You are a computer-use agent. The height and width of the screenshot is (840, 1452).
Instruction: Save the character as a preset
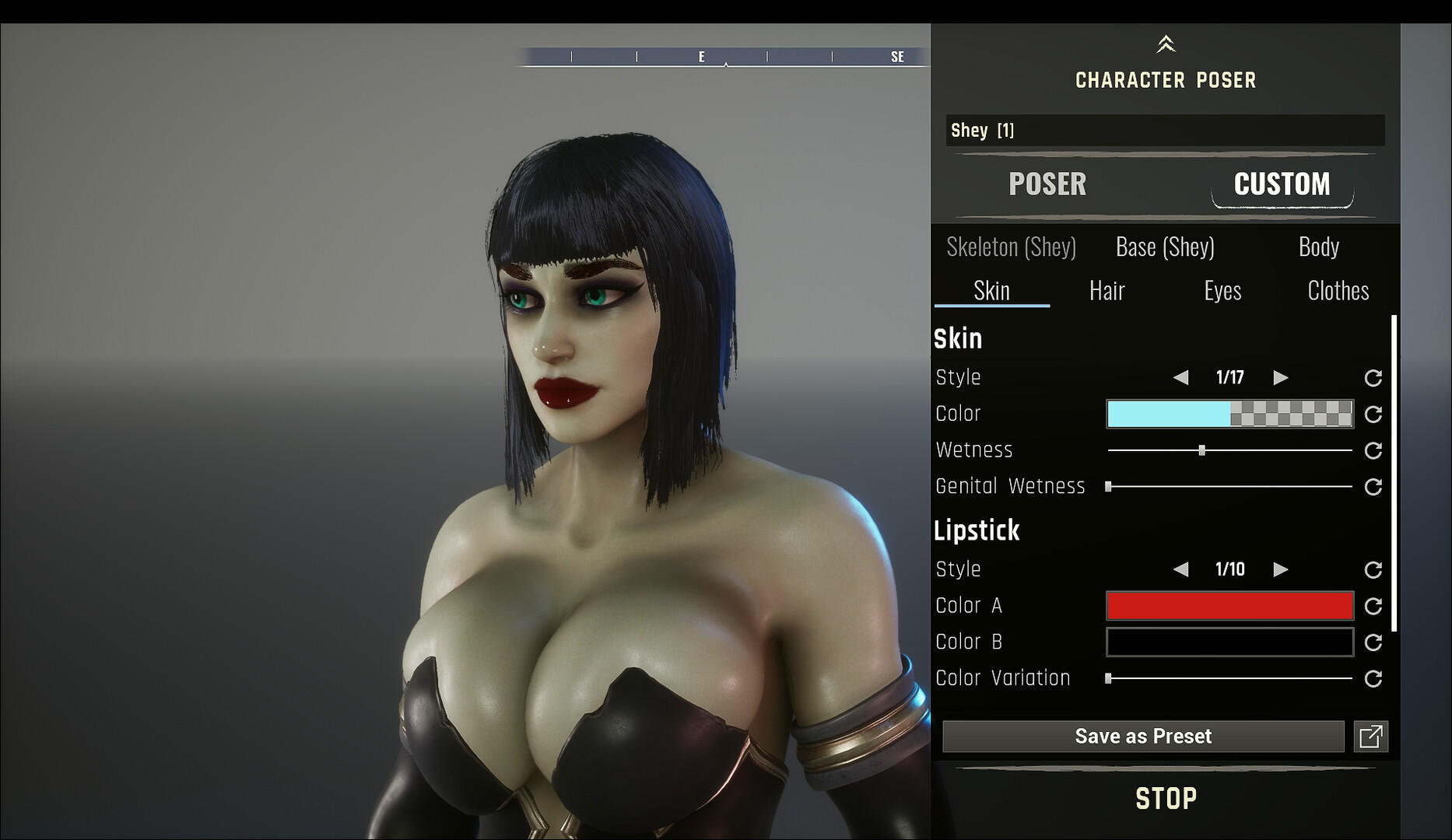[1143, 736]
